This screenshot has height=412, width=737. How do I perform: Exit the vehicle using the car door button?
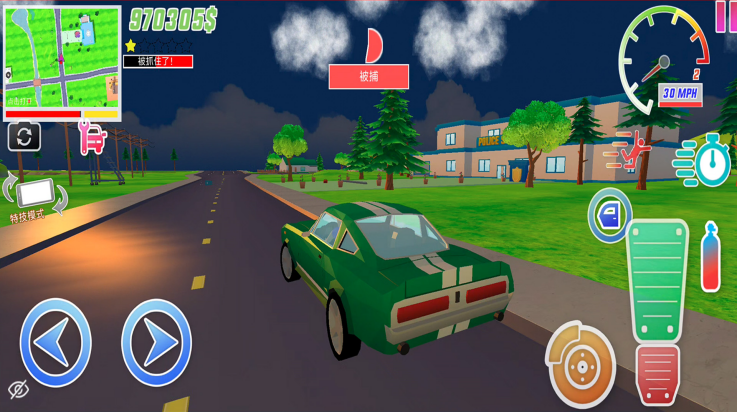608,214
